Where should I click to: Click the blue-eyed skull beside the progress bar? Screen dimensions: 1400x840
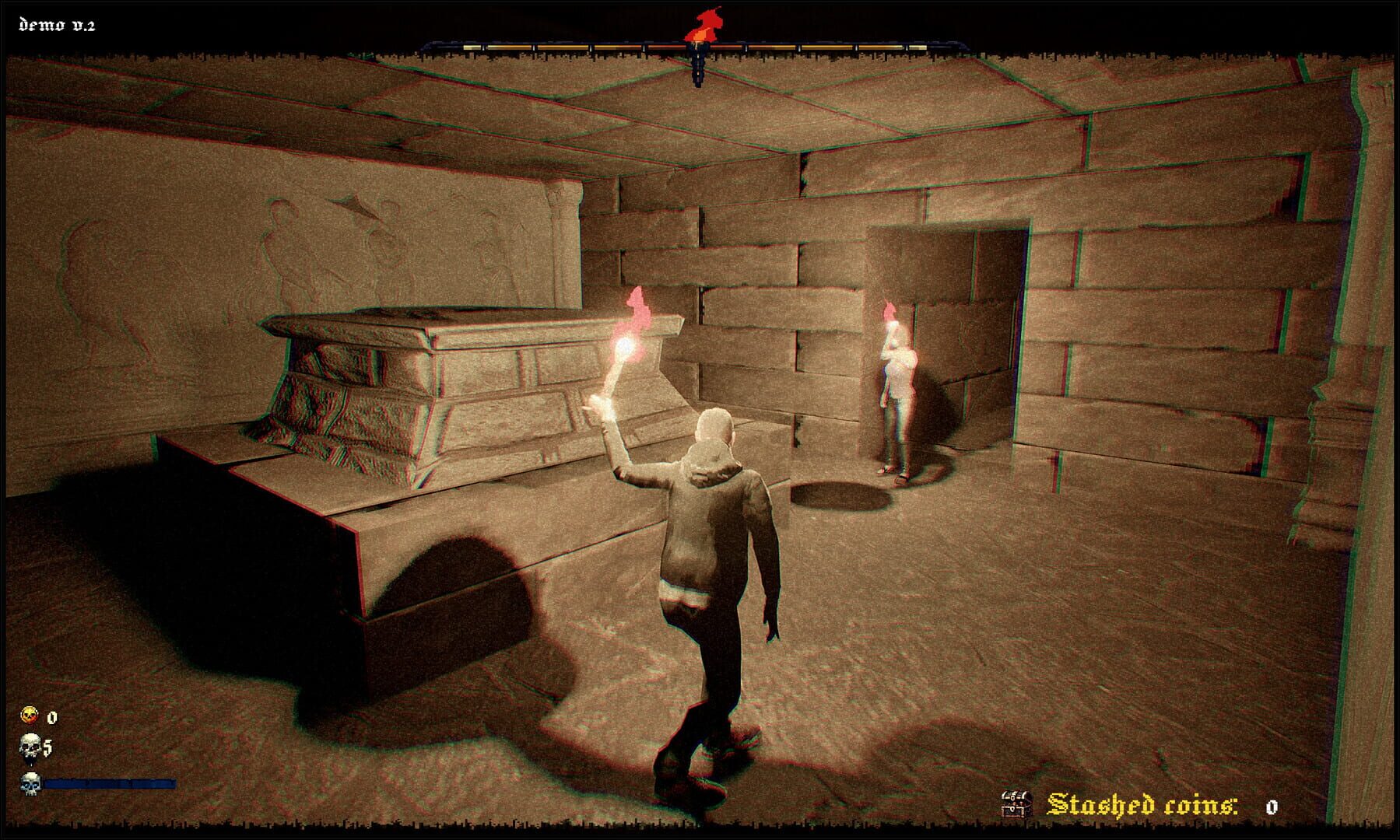(x=31, y=783)
